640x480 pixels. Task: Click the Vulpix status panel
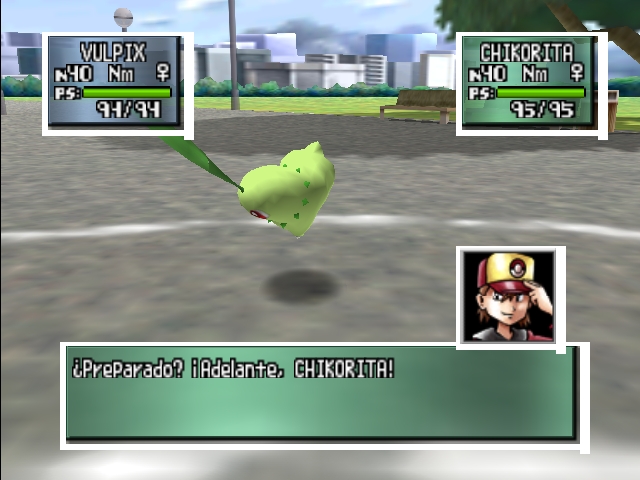pos(117,83)
